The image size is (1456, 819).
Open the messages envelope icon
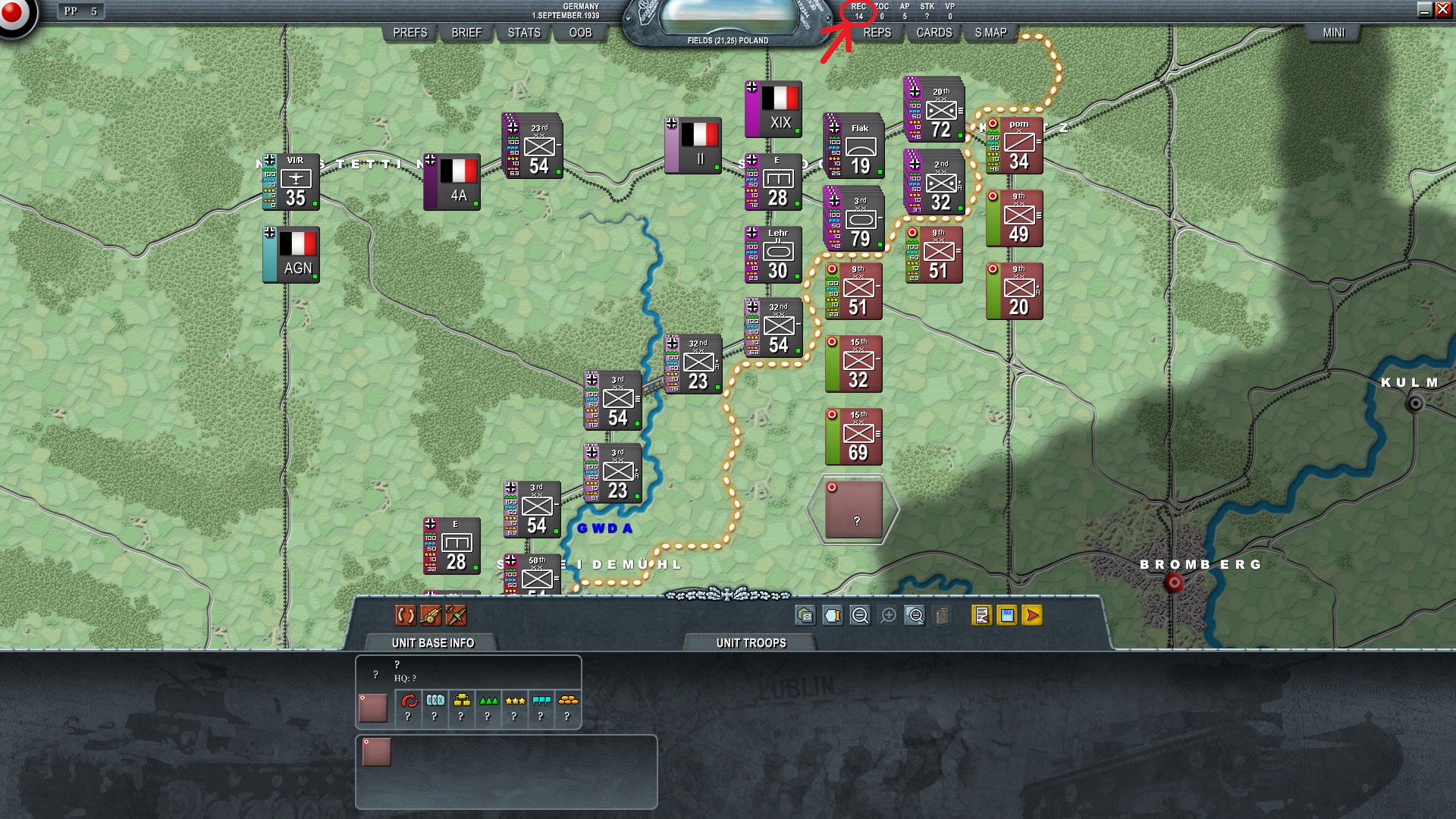point(806,616)
